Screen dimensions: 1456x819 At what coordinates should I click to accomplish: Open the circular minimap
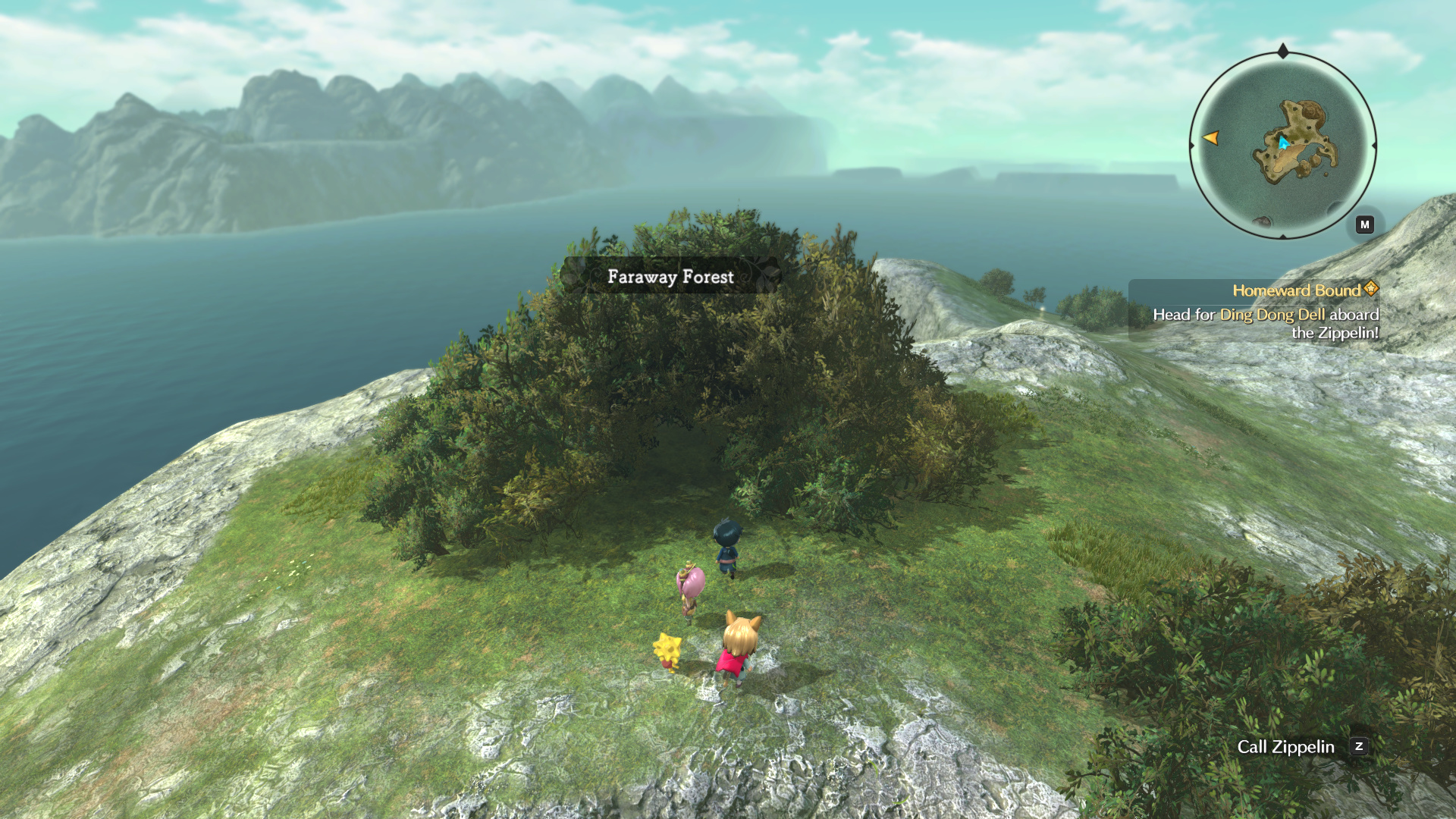pyautogui.click(x=1282, y=145)
